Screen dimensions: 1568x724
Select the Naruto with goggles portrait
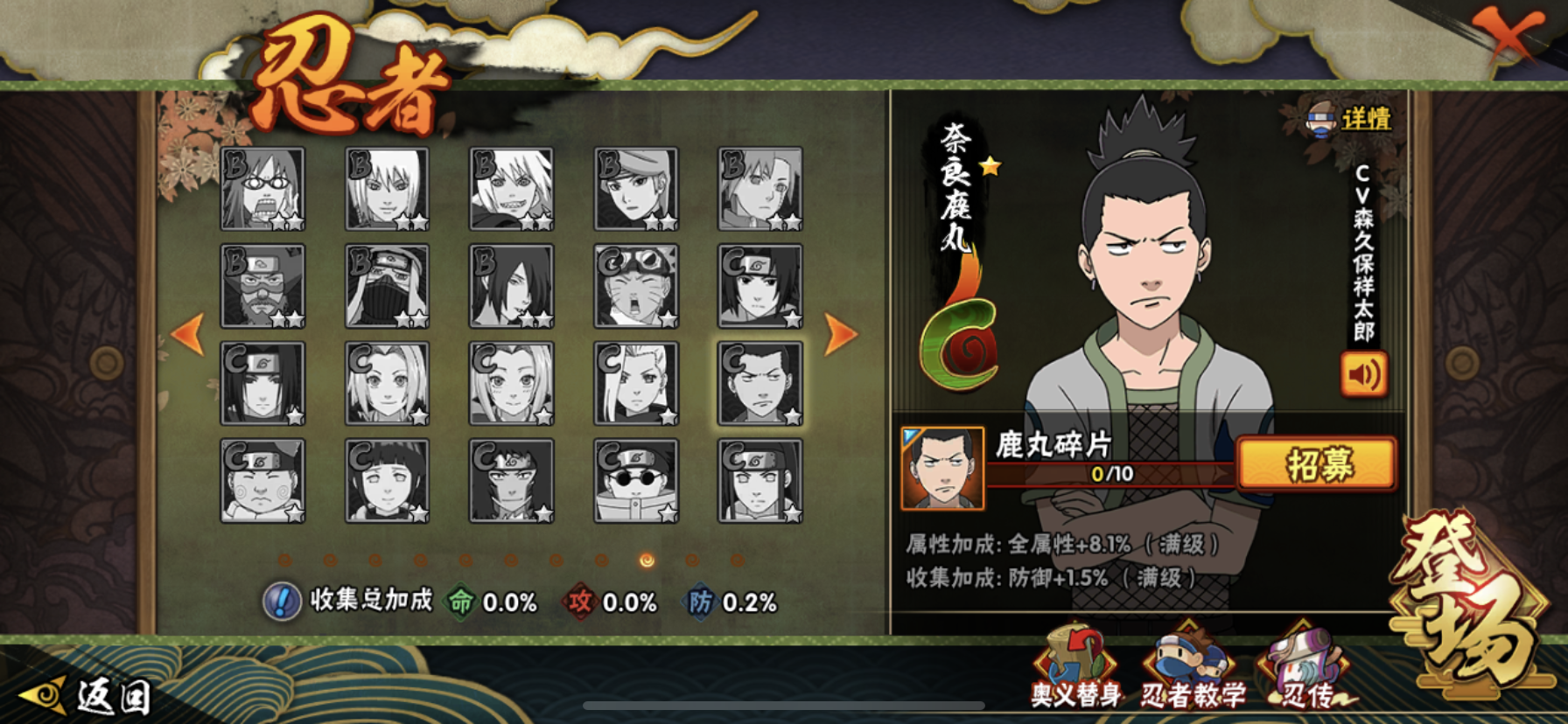(x=635, y=286)
